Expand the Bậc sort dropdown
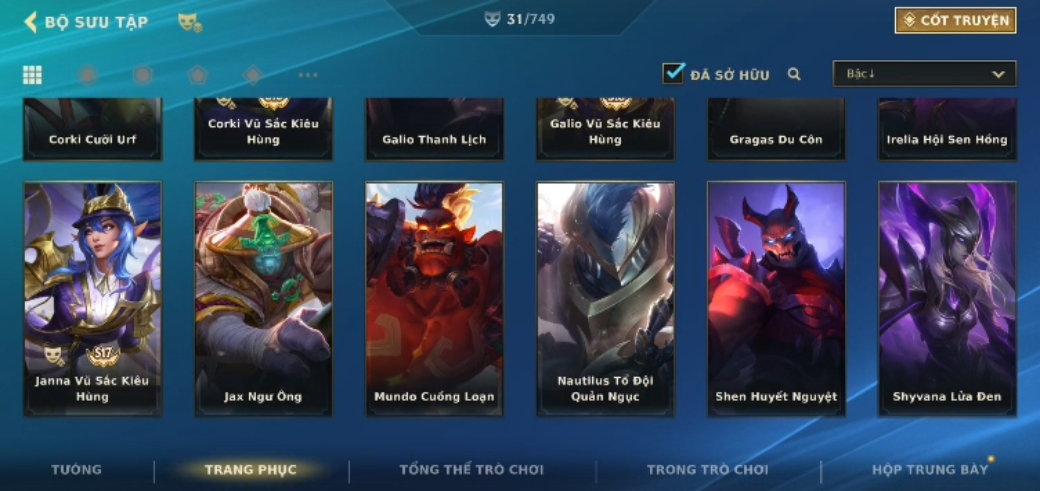Viewport: 1040px width, 491px height. pyautogui.click(x=924, y=74)
